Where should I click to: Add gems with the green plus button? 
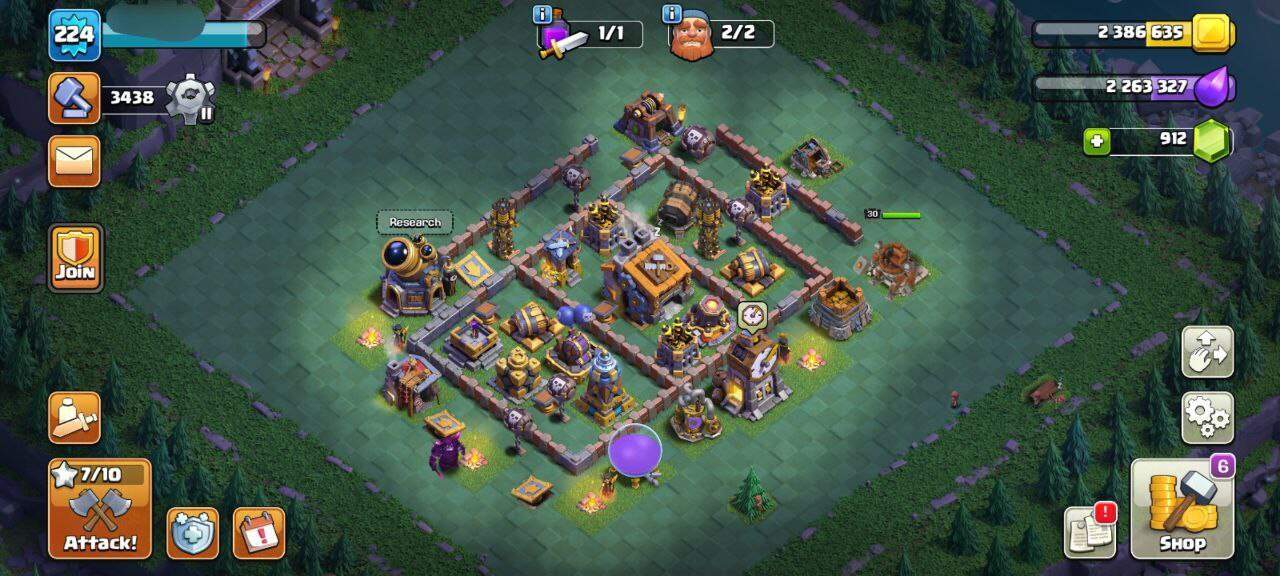coord(1097,141)
